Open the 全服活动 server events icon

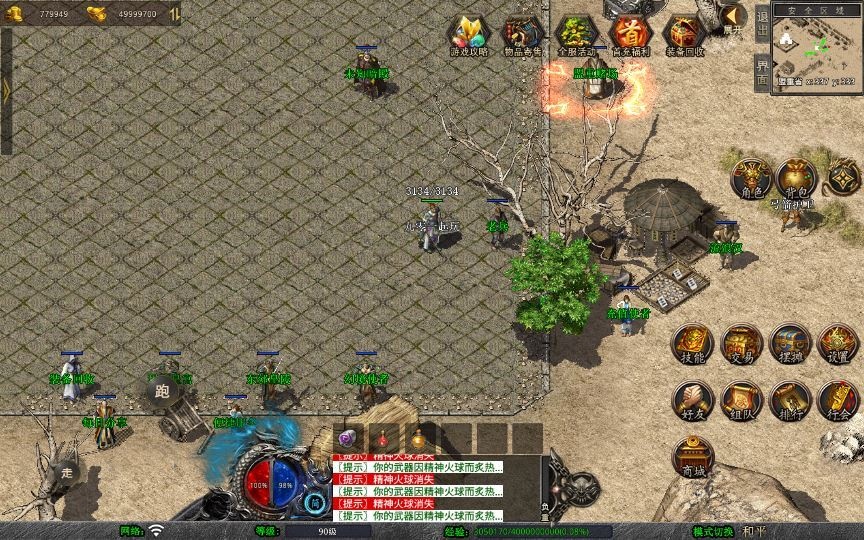(x=576, y=35)
